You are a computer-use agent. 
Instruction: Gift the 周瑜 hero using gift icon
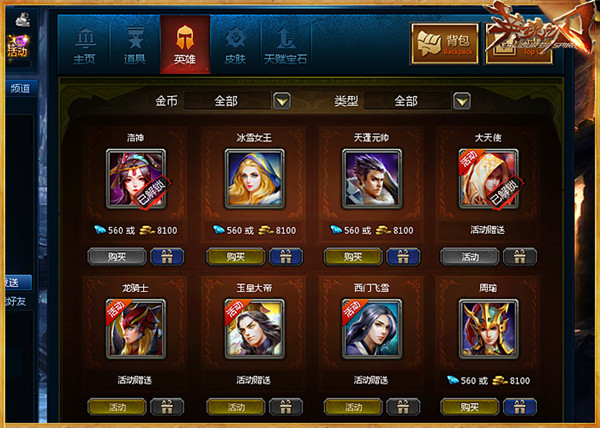520,407
